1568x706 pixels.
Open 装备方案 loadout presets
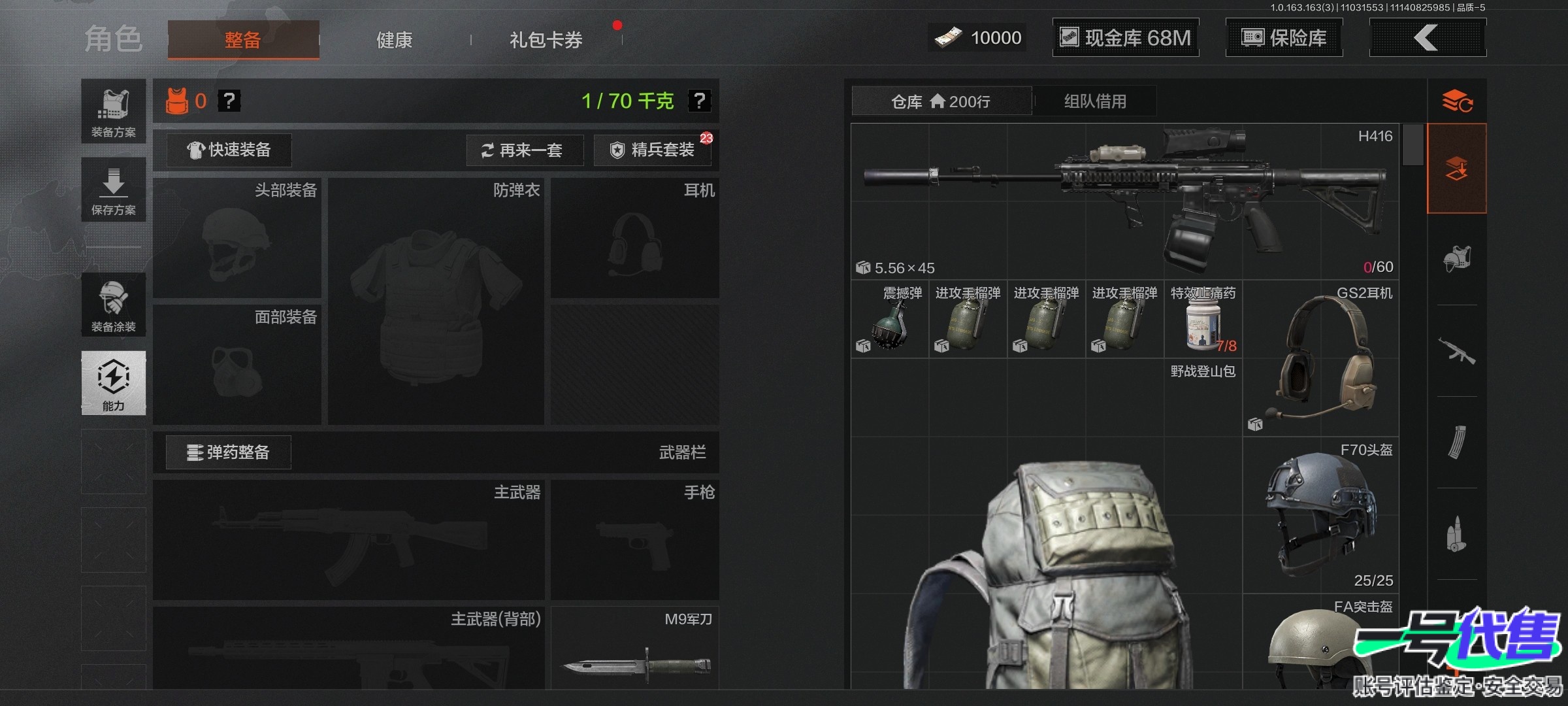[x=114, y=111]
